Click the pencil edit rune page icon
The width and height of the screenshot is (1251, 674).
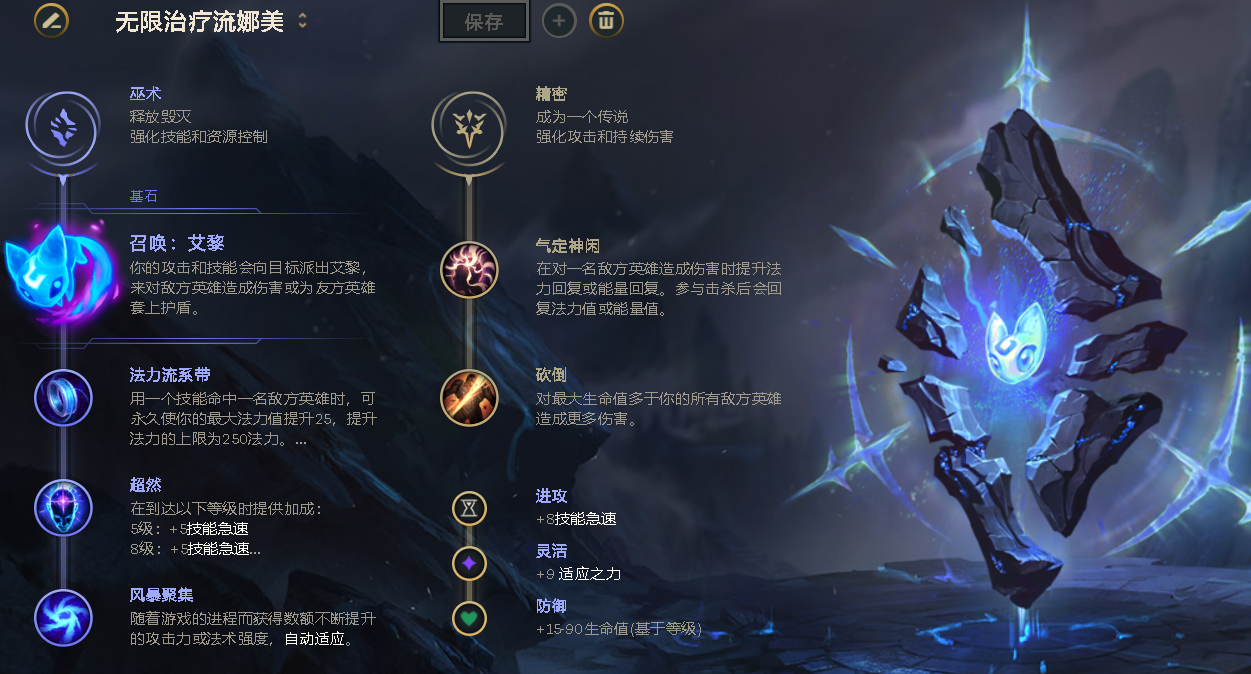(51, 20)
